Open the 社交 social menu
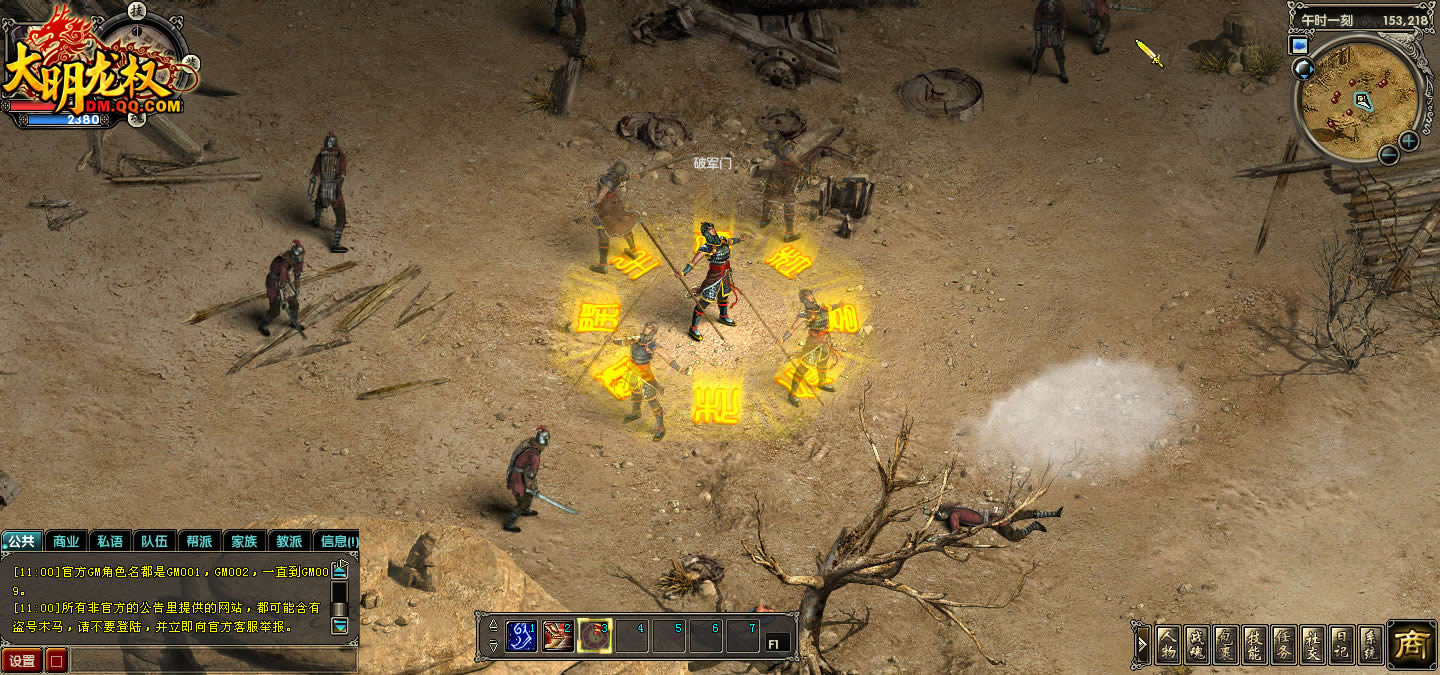The height and width of the screenshot is (675, 1440). (1314, 644)
